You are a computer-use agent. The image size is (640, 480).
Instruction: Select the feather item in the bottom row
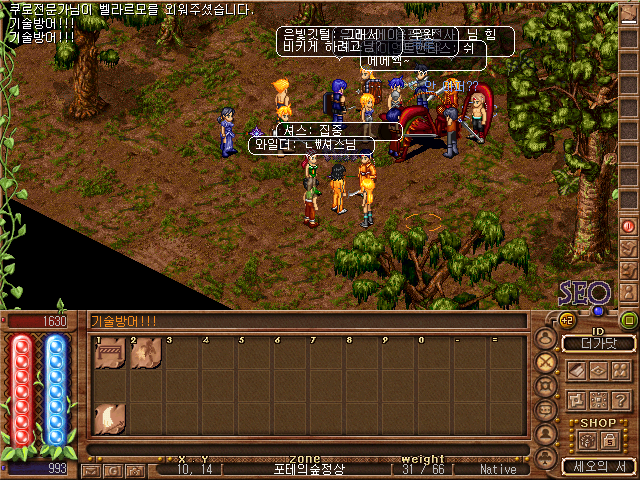tap(109, 418)
